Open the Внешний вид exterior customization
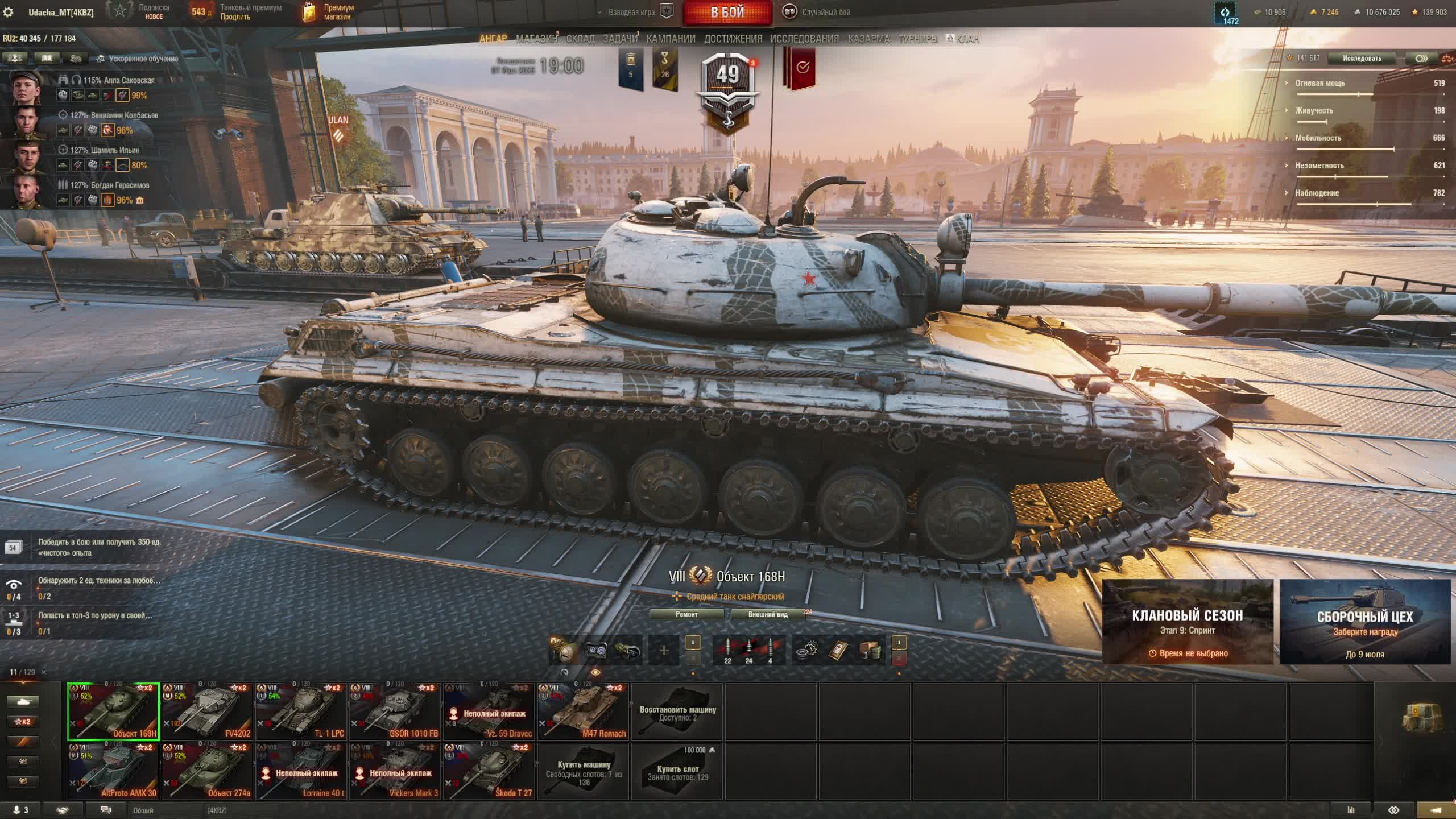Image resolution: width=1456 pixels, height=819 pixels. 768,614
